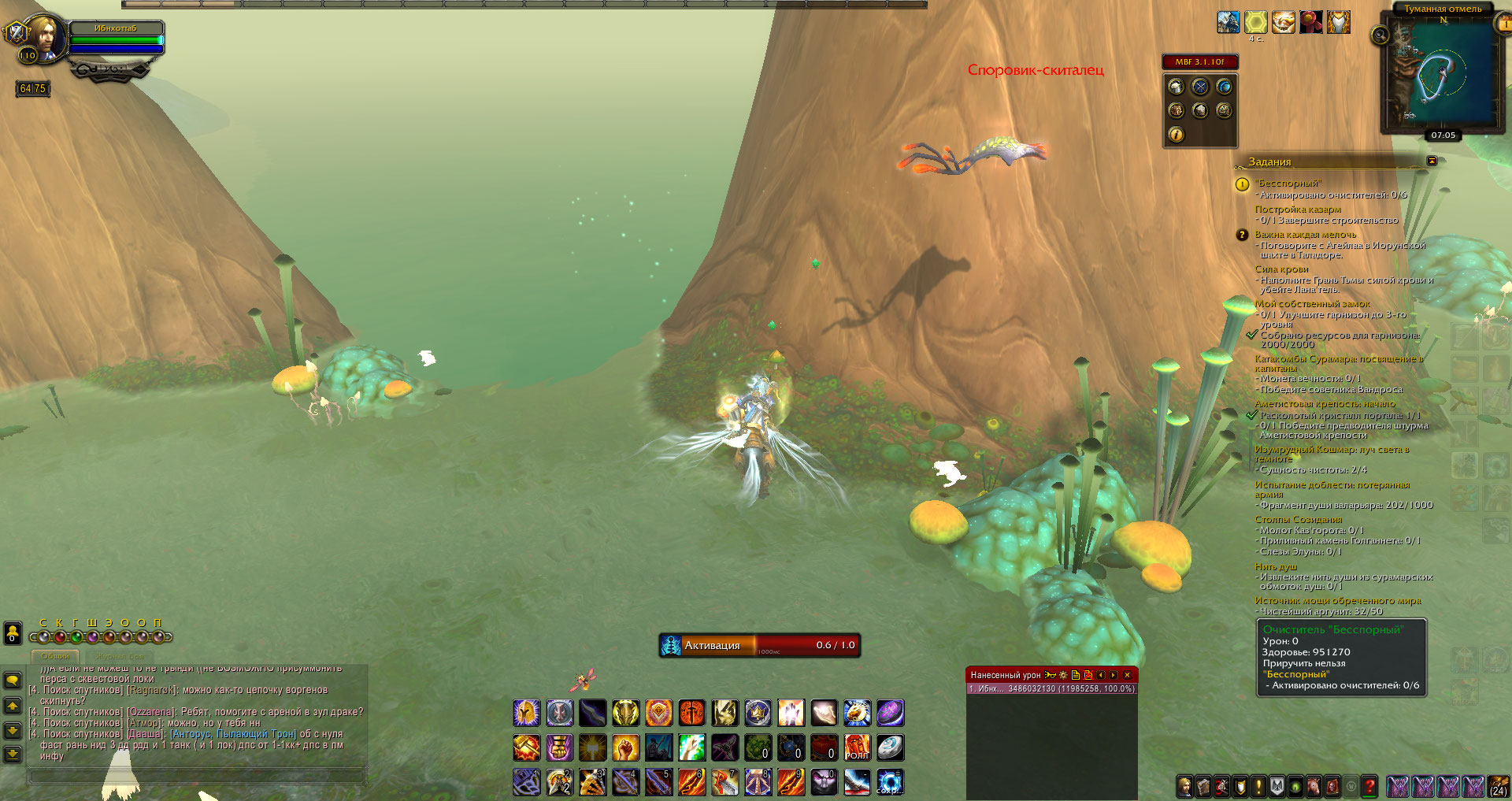The height and width of the screenshot is (801, 1512).
Task: Open the calendar button by the minimap
Action: [x=1503, y=24]
